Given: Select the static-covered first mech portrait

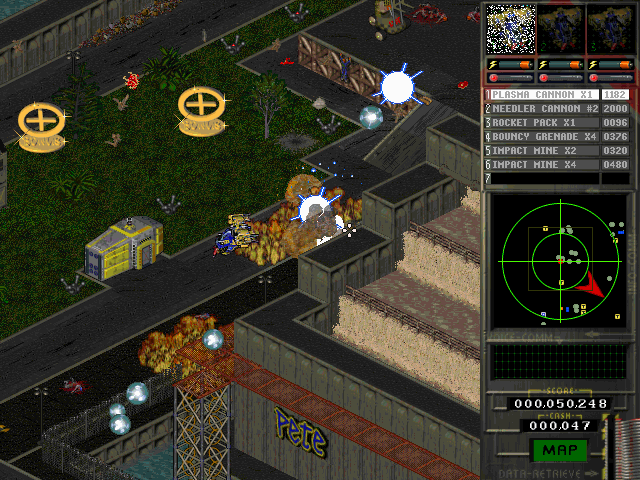Looking at the screenshot, I should 510,29.
